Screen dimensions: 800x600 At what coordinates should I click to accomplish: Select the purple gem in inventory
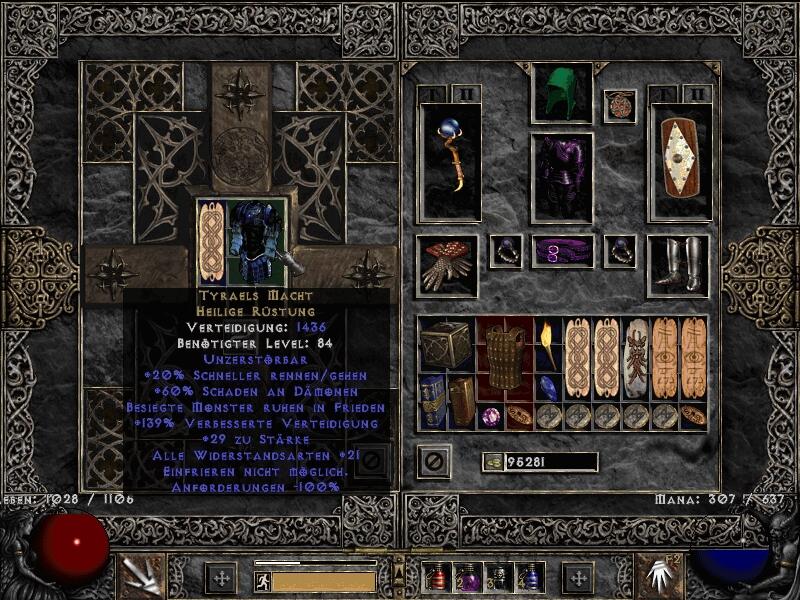pos(491,416)
